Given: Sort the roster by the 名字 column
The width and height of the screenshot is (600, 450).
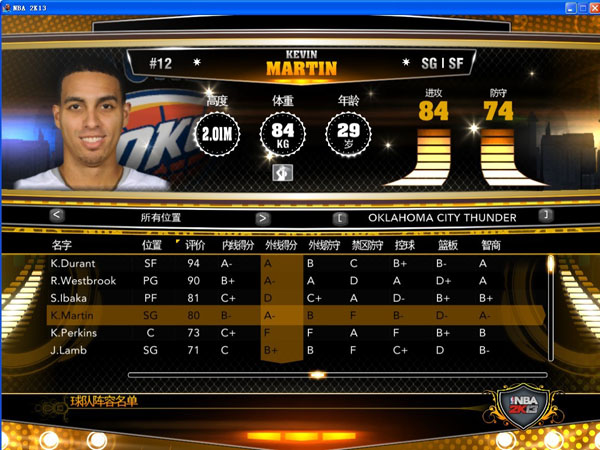Looking at the screenshot, I should coord(62,245).
